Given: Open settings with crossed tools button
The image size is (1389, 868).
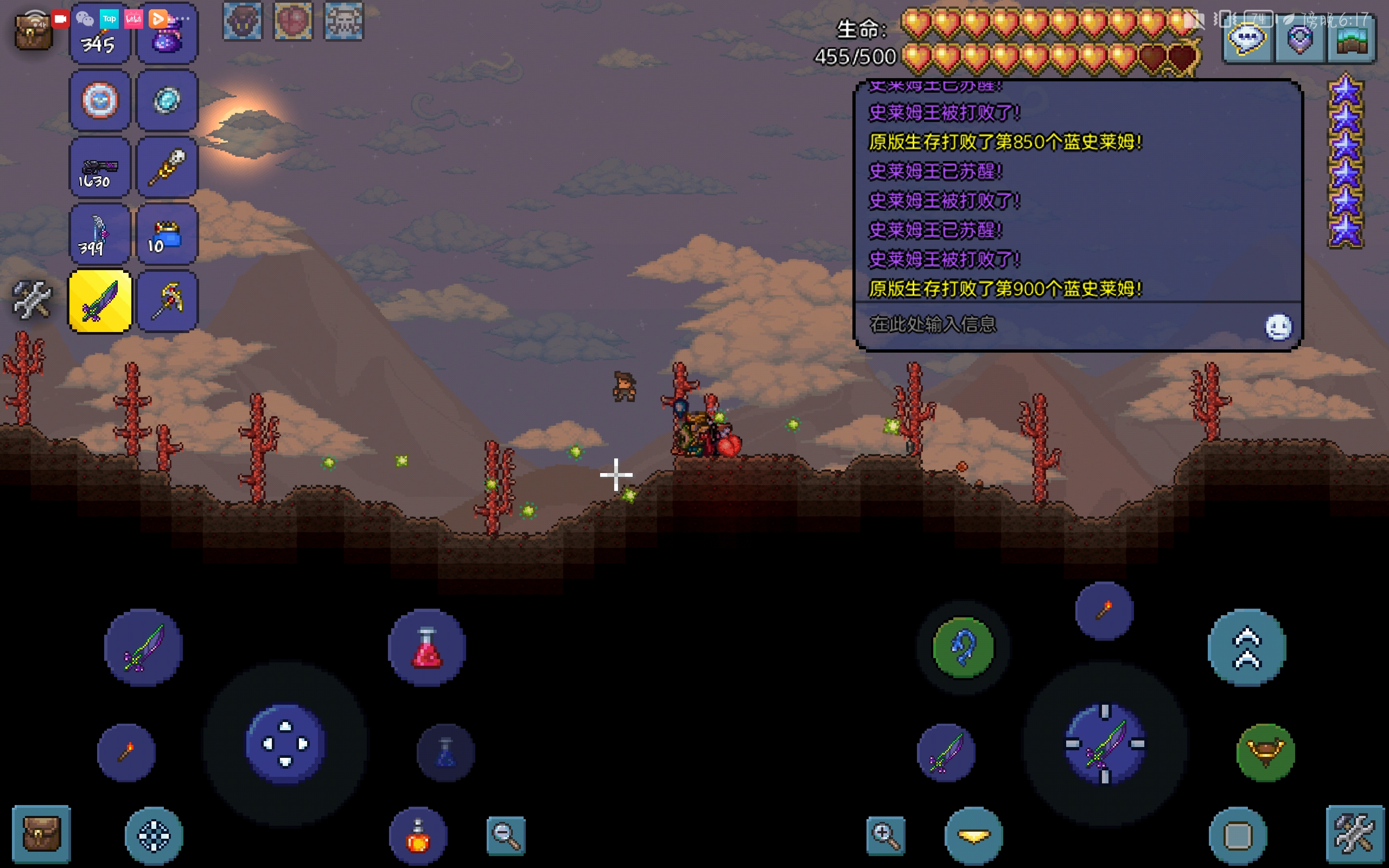Looking at the screenshot, I should pos(1355,835).
